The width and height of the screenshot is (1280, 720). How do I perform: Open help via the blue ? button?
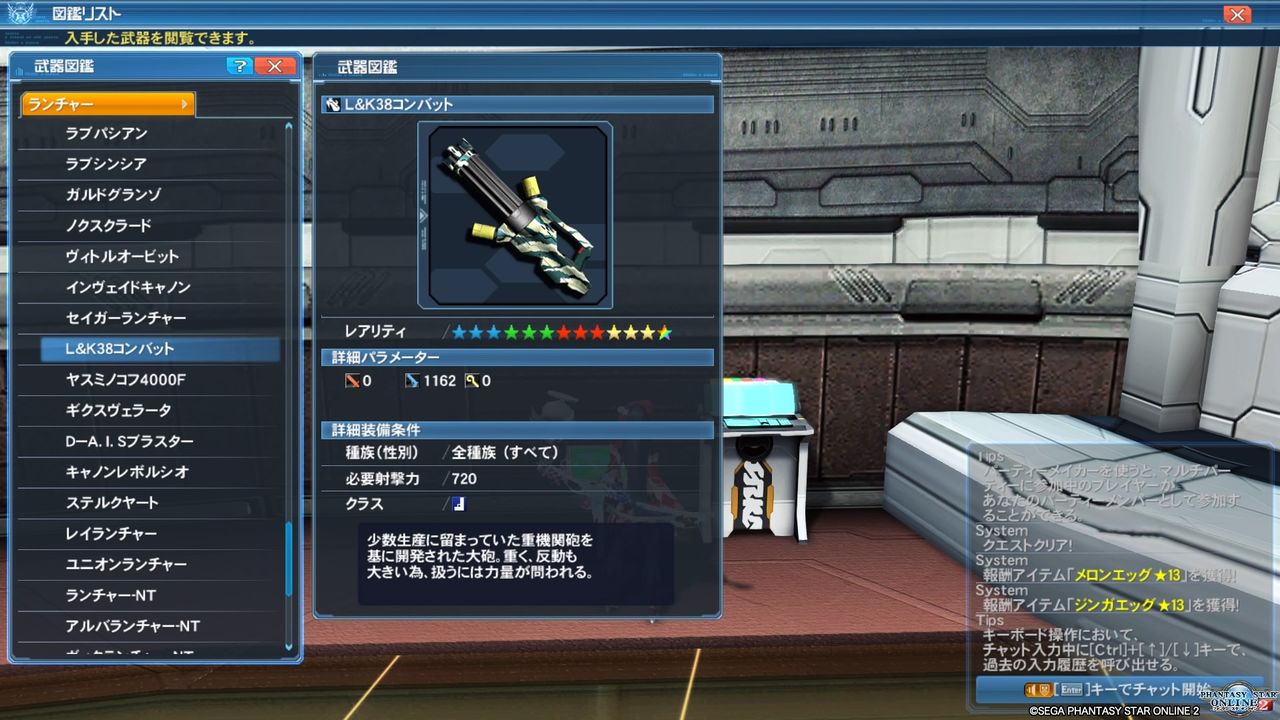pyautogui.click(x=238, y=66)
